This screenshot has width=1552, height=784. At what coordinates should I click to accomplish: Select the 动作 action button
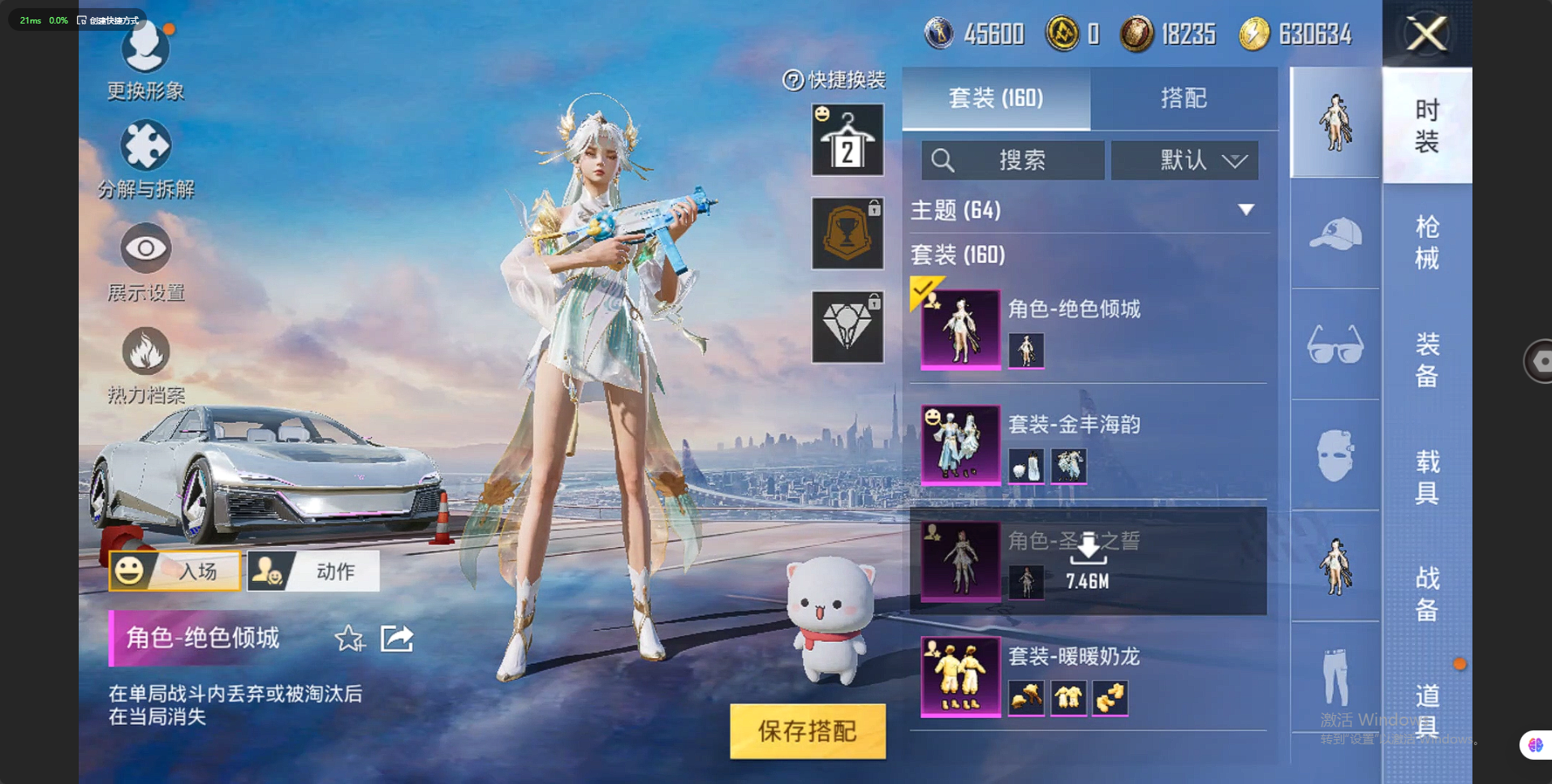pos(313,571)
